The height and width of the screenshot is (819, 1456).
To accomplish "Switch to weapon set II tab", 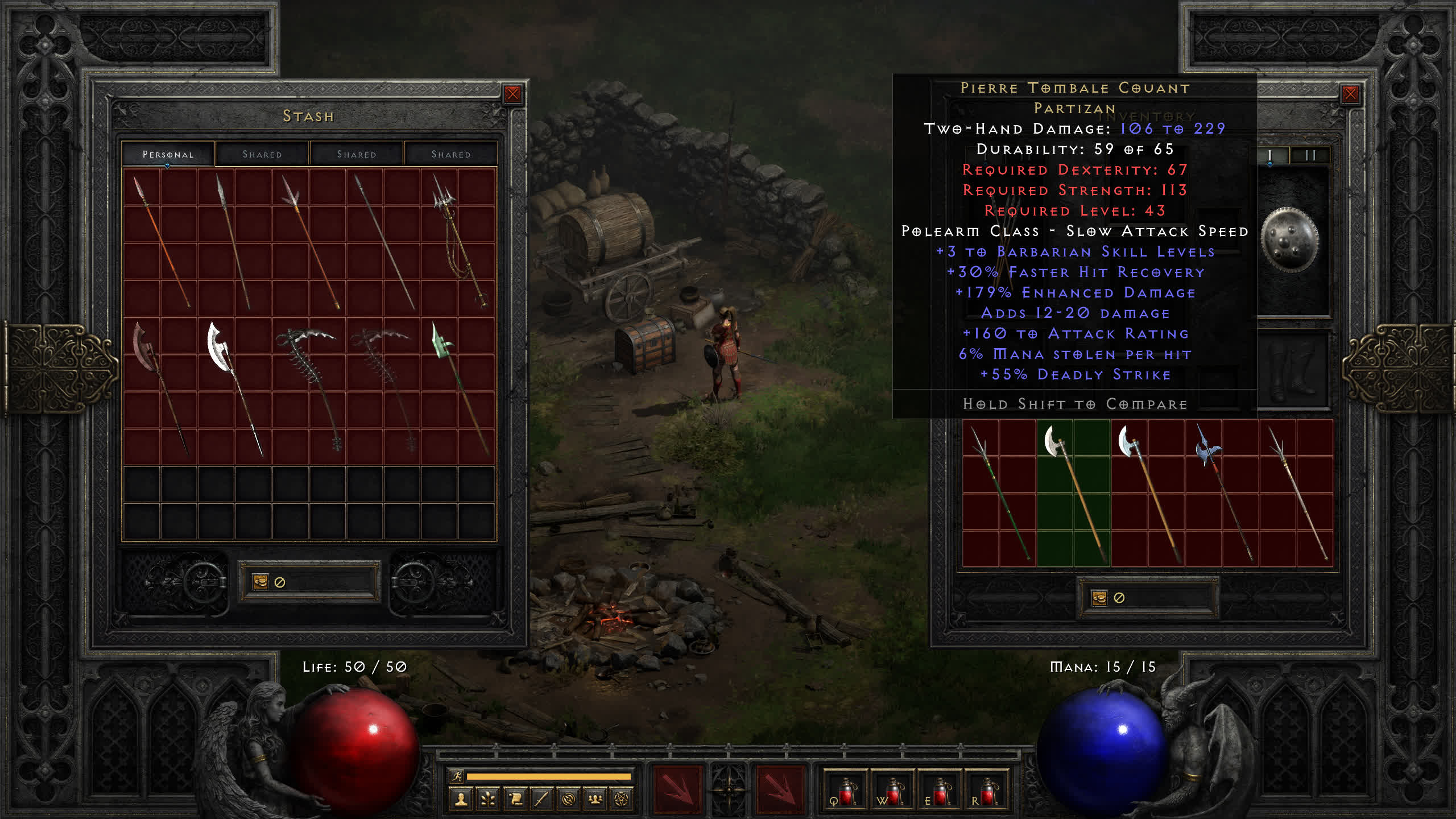I will [x=1310, y=155].
